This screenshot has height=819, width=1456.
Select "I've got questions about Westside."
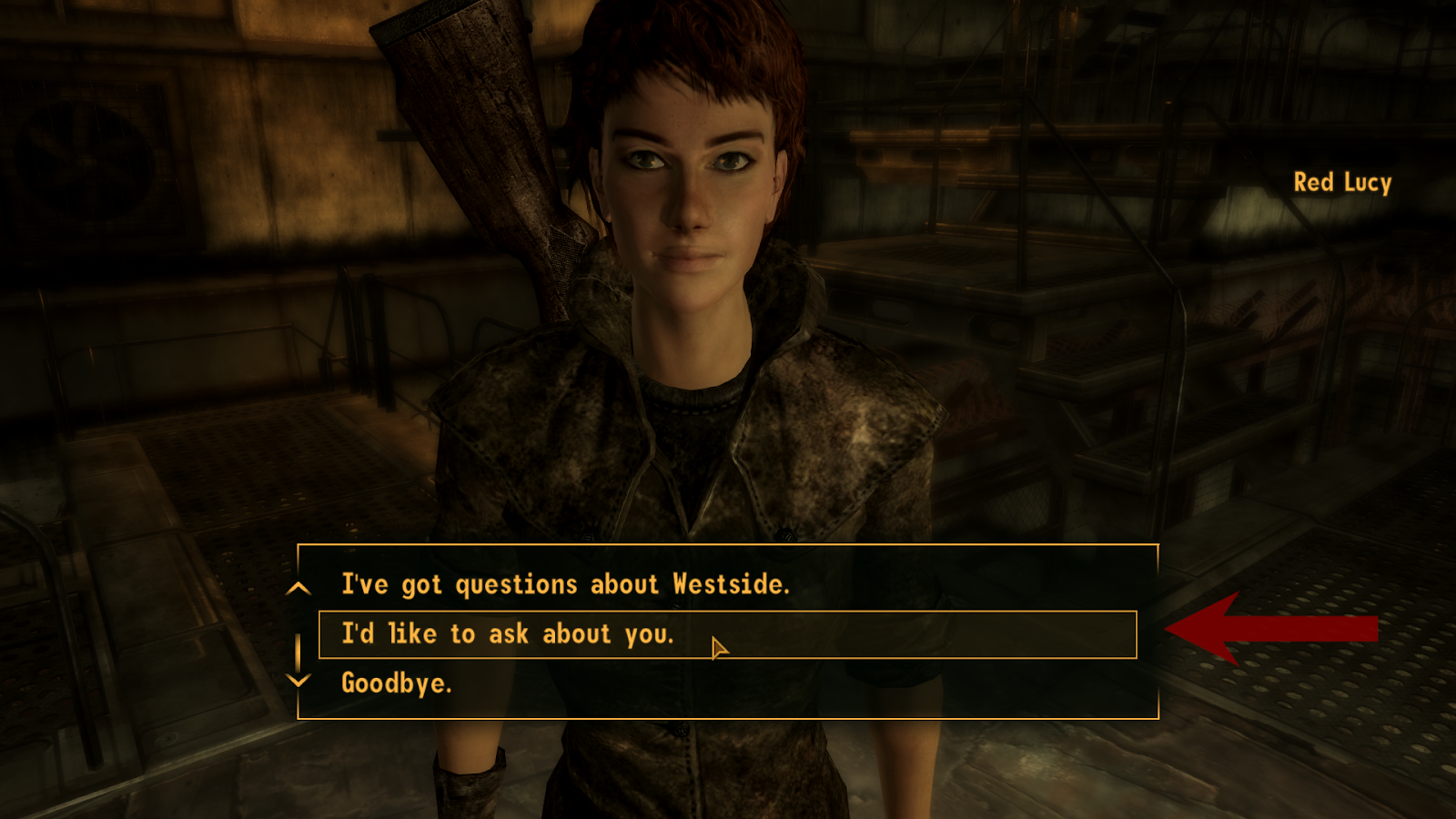(566, 585)
